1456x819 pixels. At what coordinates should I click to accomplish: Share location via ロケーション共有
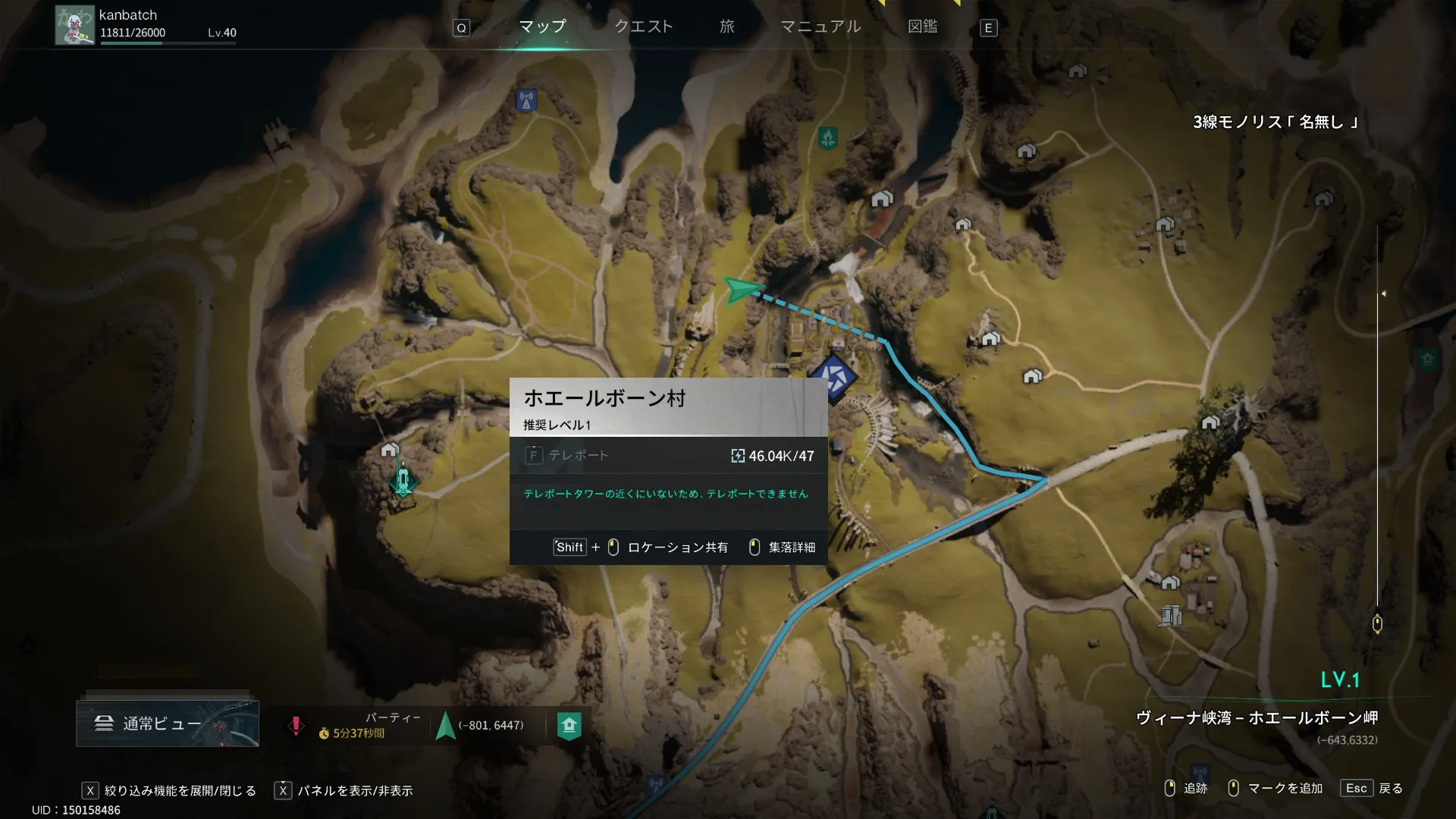677,548
